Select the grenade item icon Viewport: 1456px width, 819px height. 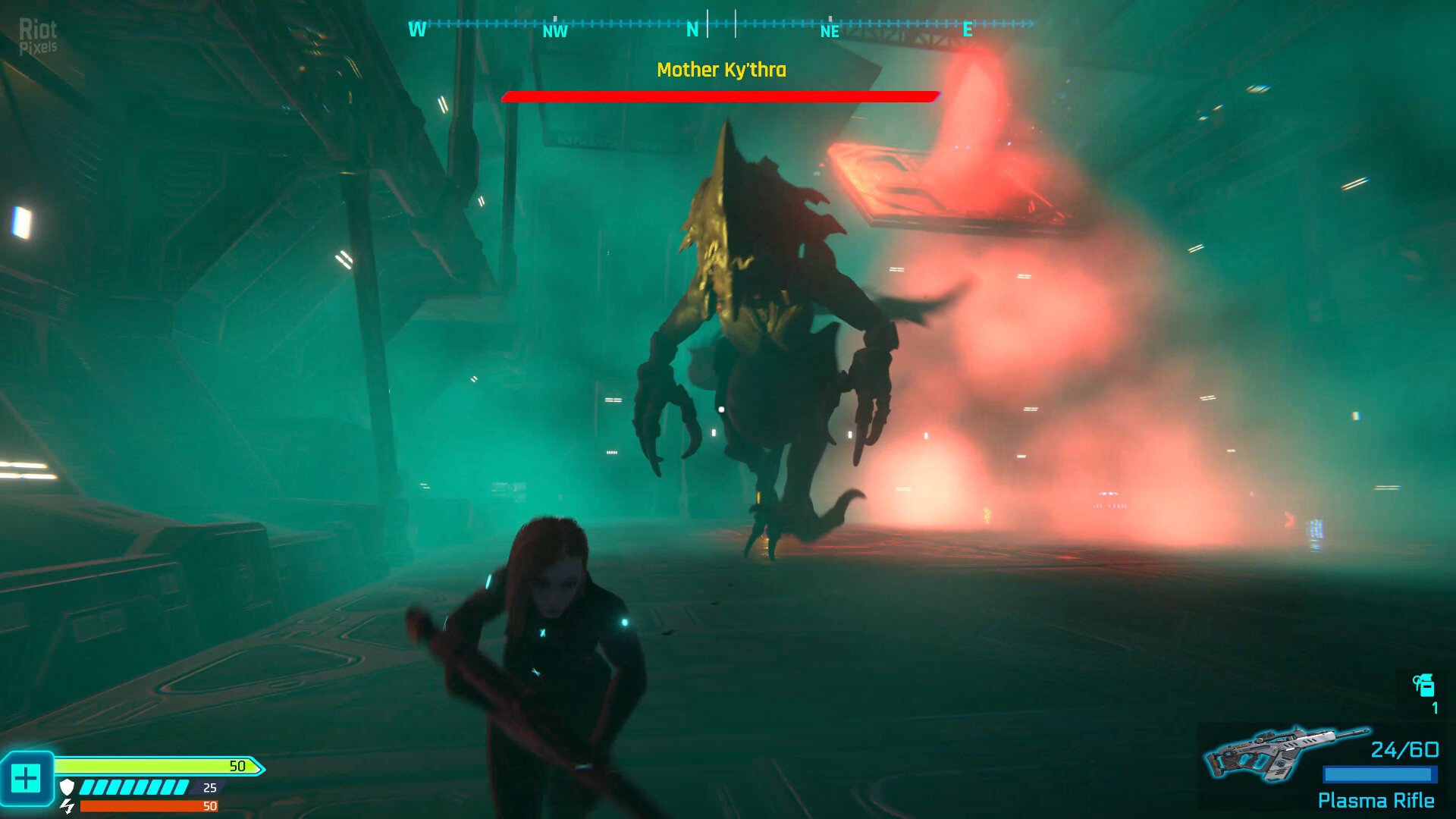[1423, 685]
